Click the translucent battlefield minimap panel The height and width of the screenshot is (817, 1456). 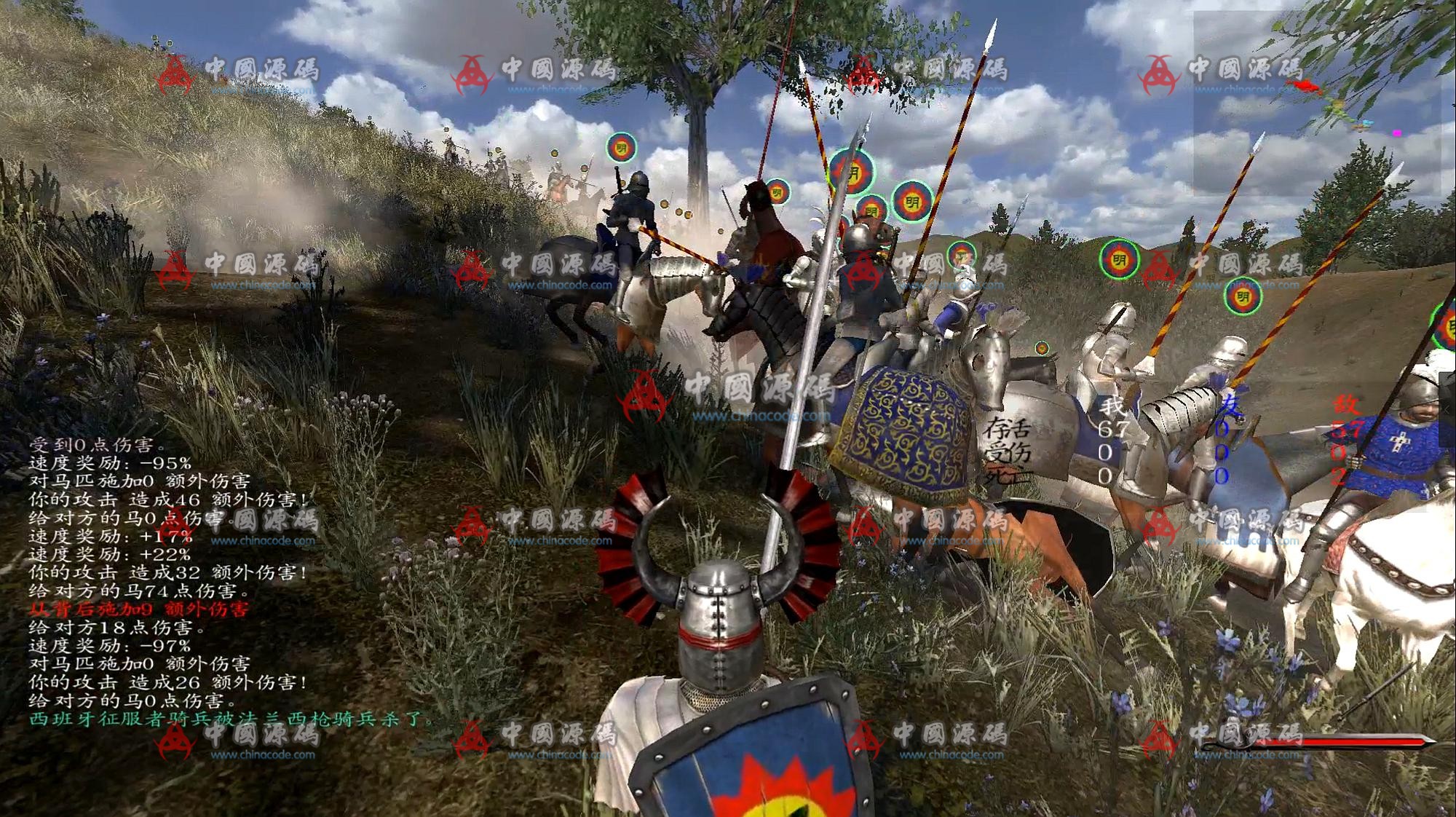click(x=1316, y=102)
